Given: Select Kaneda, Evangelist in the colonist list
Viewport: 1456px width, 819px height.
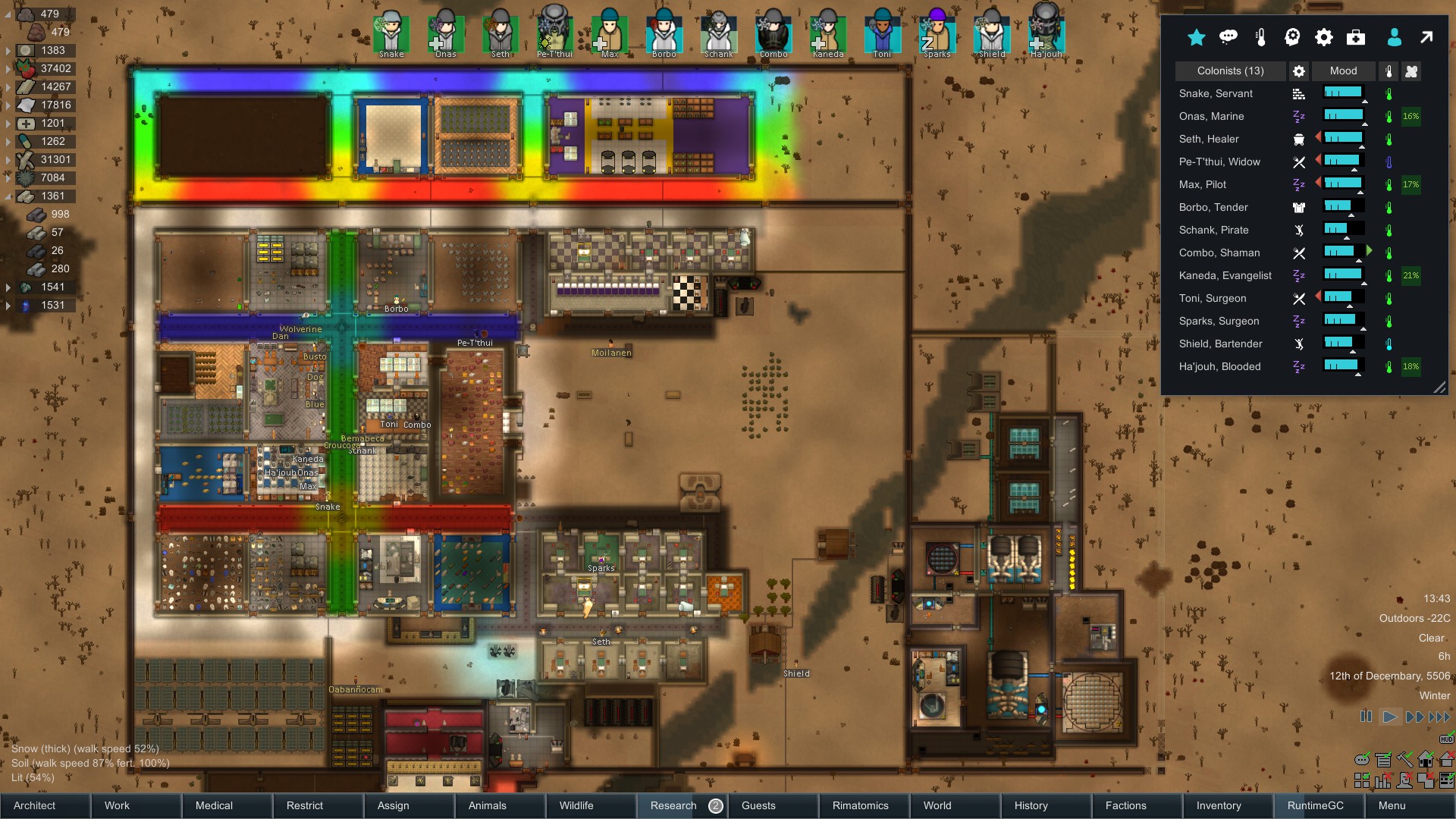Looking at the screenshot, I should pyautogui.click(x=1225, y=275).
